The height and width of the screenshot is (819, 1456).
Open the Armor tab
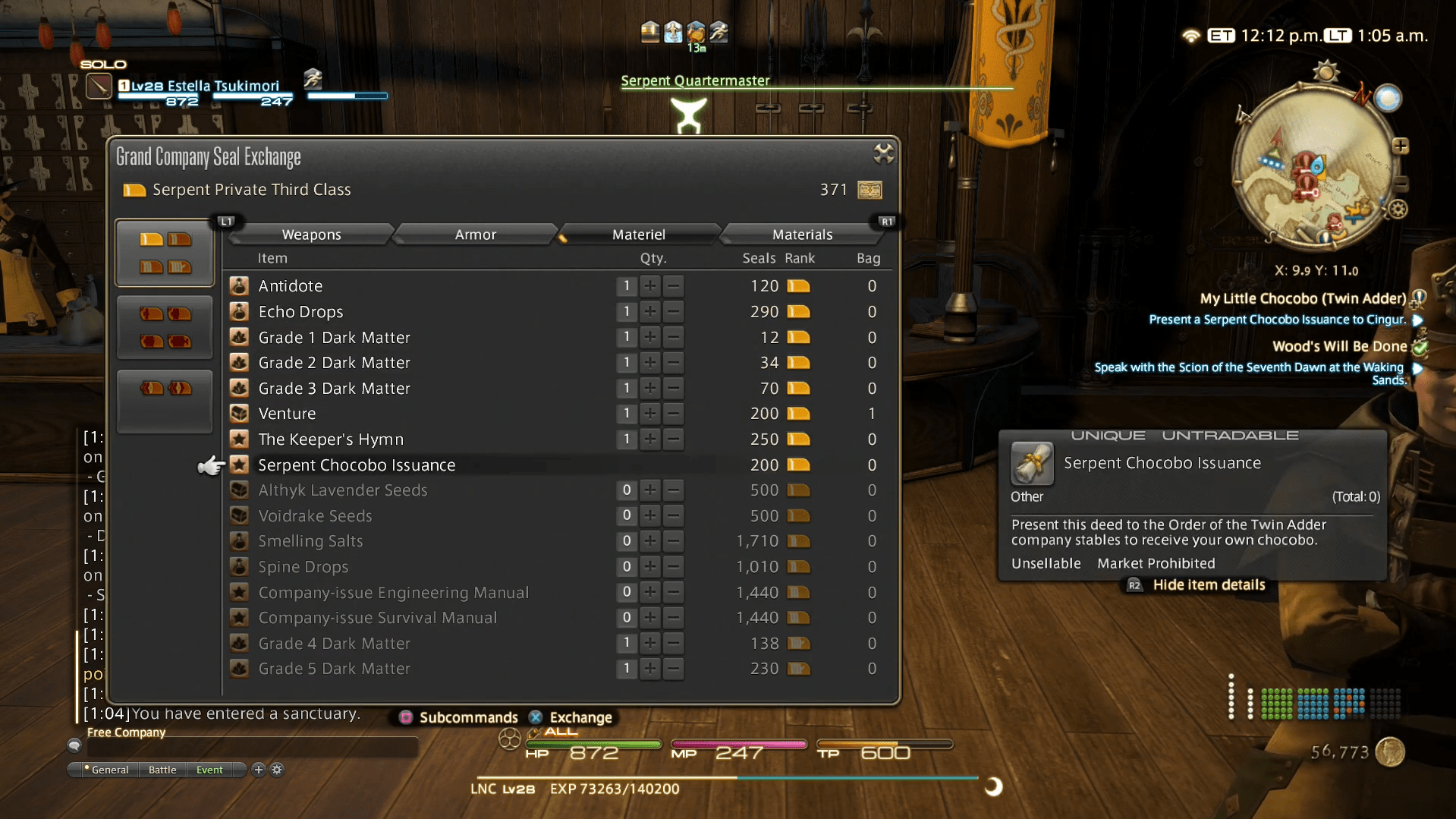tap(475, 235)
